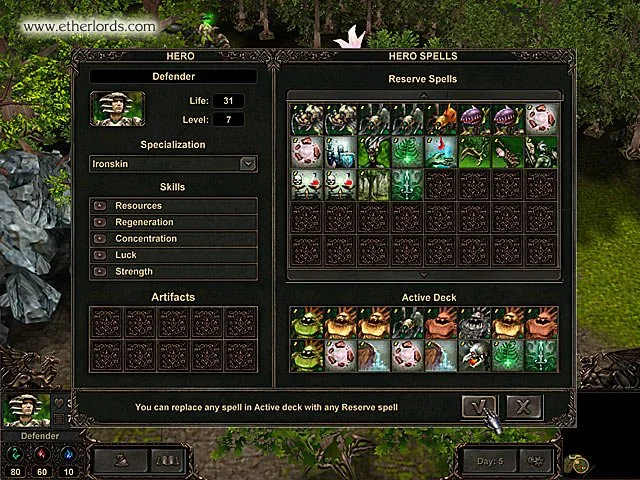640x480 pixels.
Task: Pick the Luck skill entry
Action: [x=173, y=255]
